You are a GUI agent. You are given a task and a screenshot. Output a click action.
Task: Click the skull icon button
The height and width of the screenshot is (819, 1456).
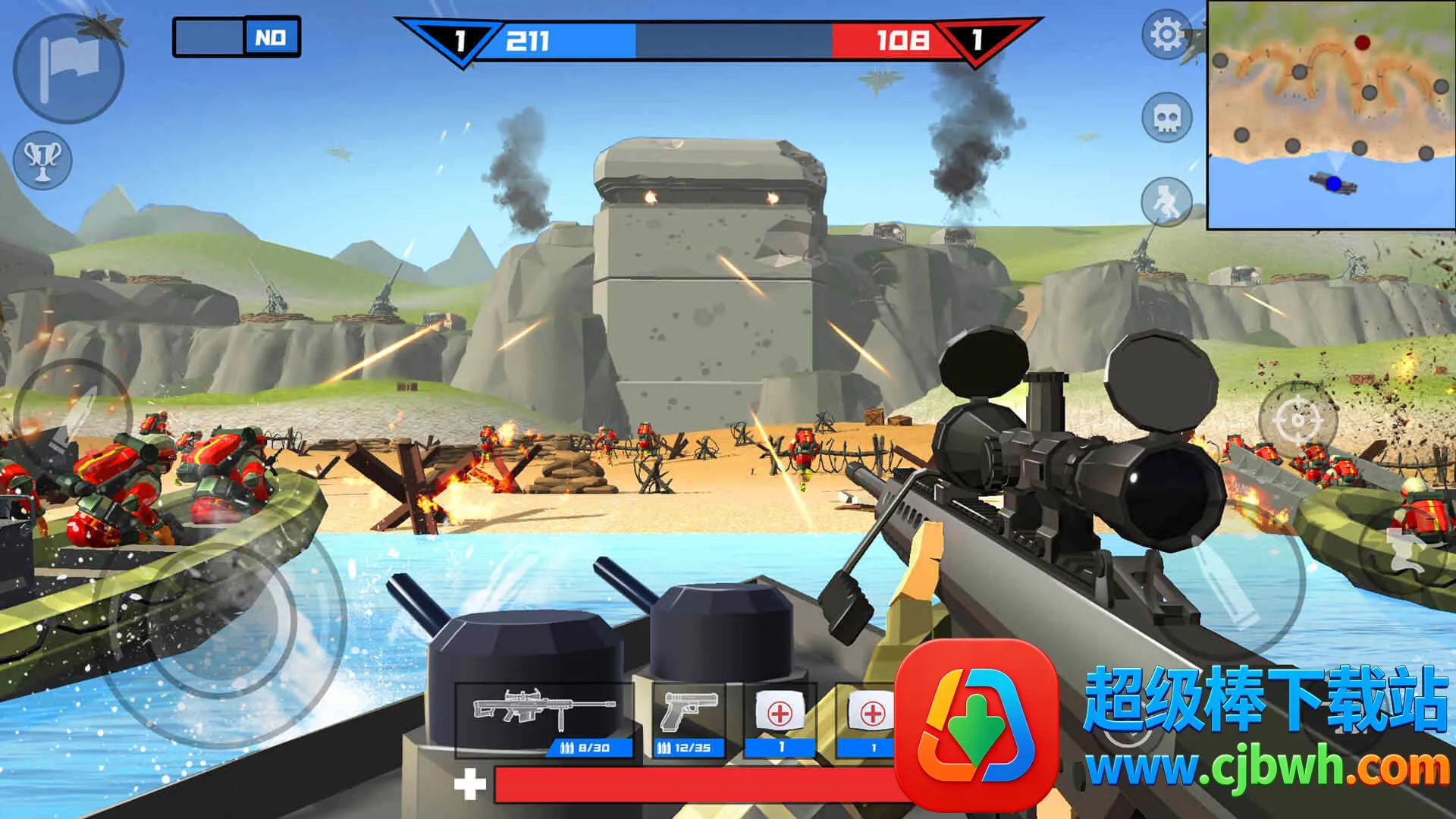1166,118
